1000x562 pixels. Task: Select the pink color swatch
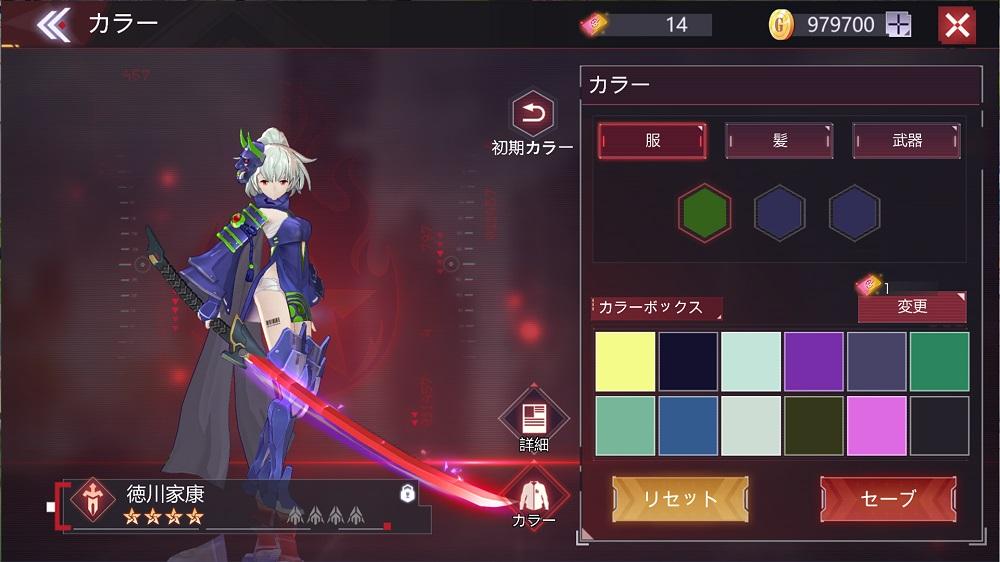876,426
